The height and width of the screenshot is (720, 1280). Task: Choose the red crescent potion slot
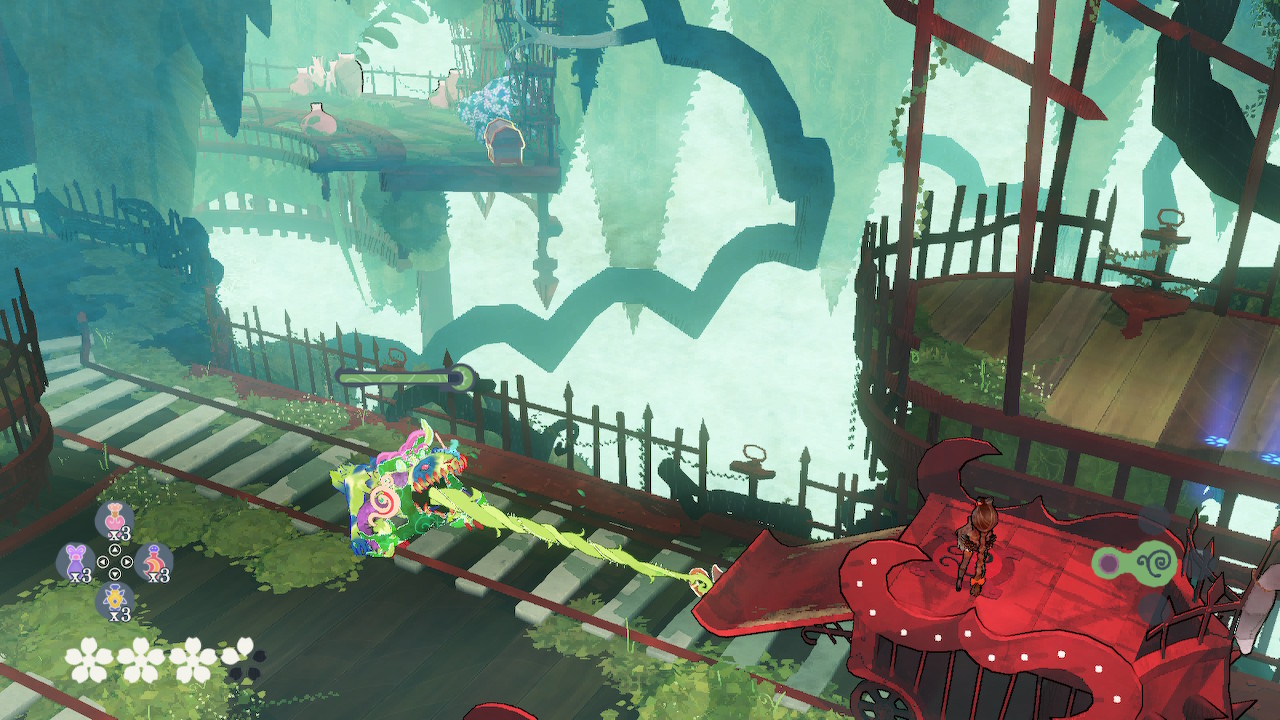point(153,562)
